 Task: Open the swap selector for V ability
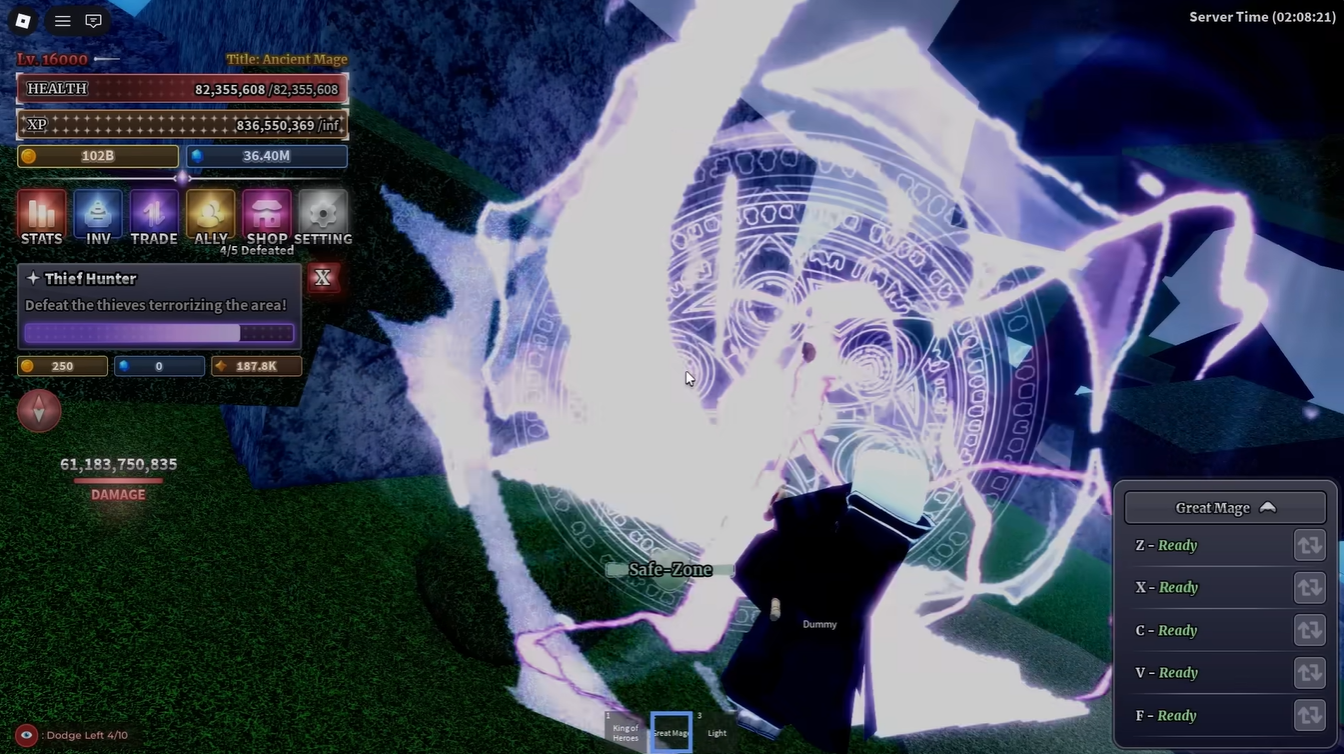click(1310, 672)
